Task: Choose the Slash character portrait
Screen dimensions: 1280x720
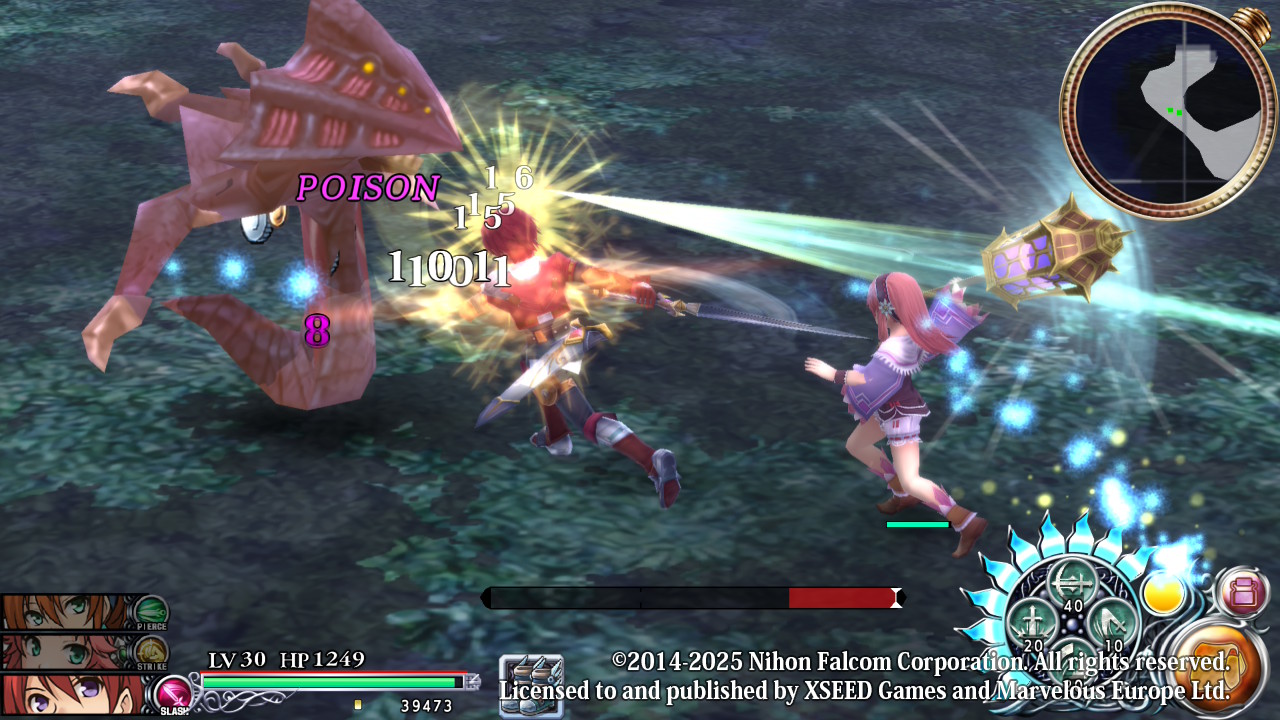Action: [x=70, y=694]
